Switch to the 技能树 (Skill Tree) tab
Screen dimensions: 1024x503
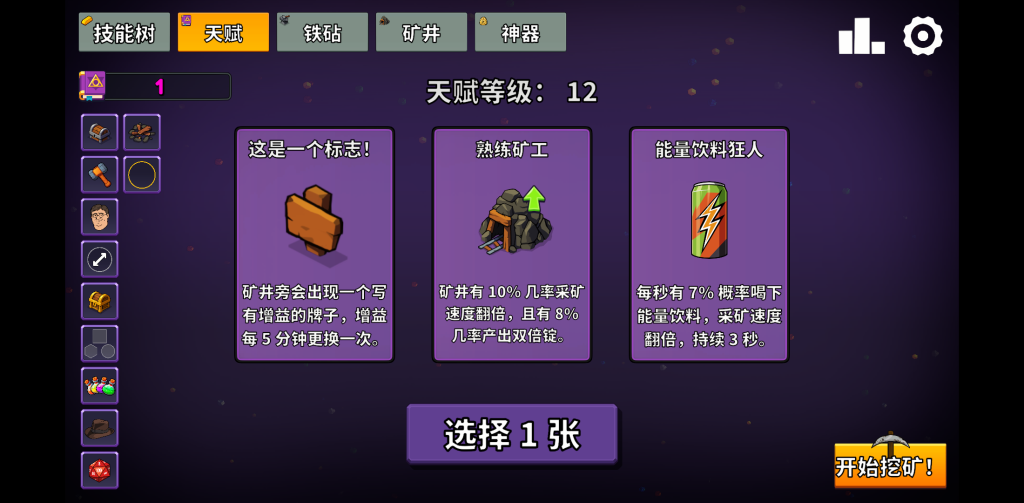click(x=124, y=32)
